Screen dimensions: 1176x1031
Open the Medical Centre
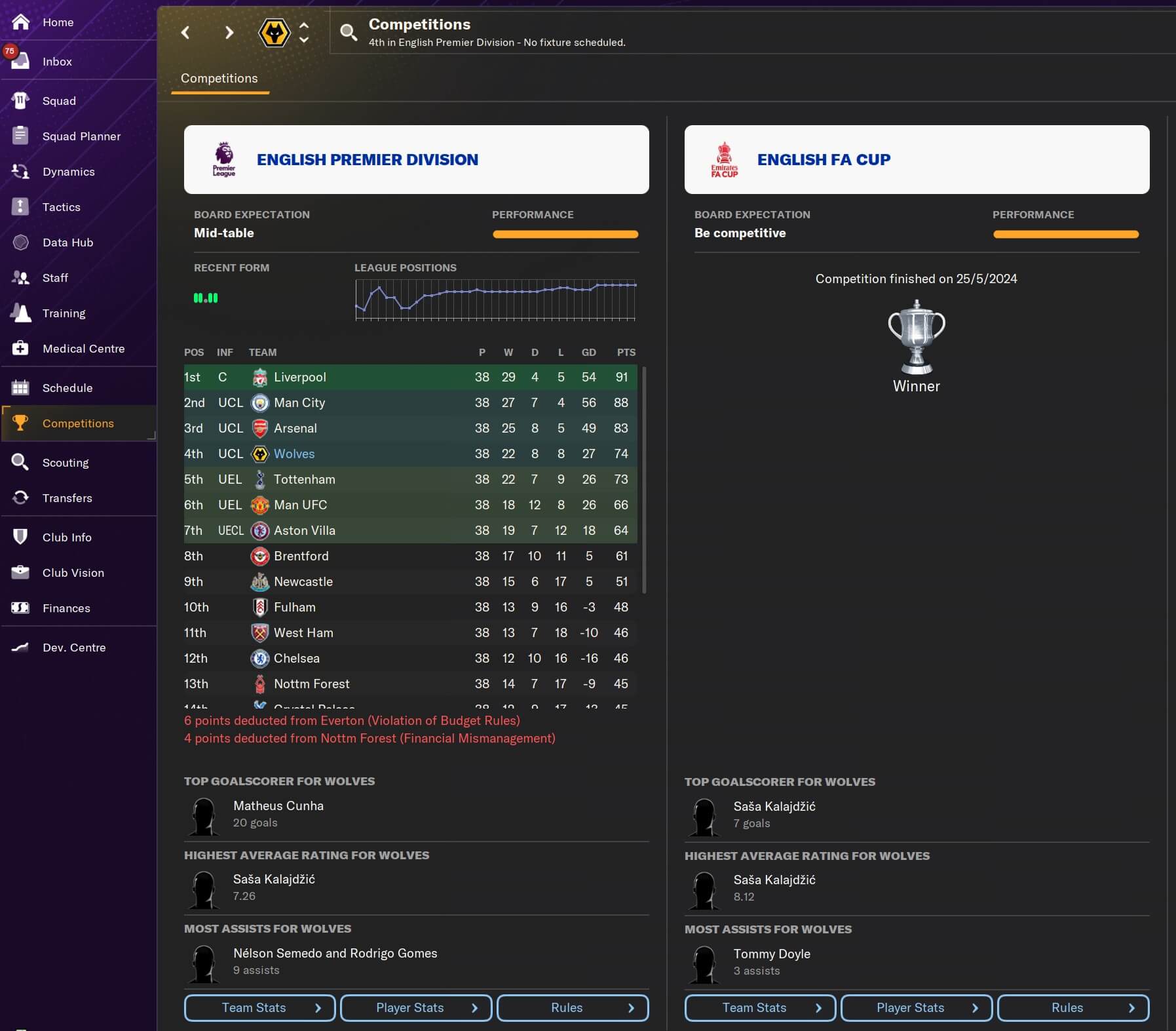point(83,349)
